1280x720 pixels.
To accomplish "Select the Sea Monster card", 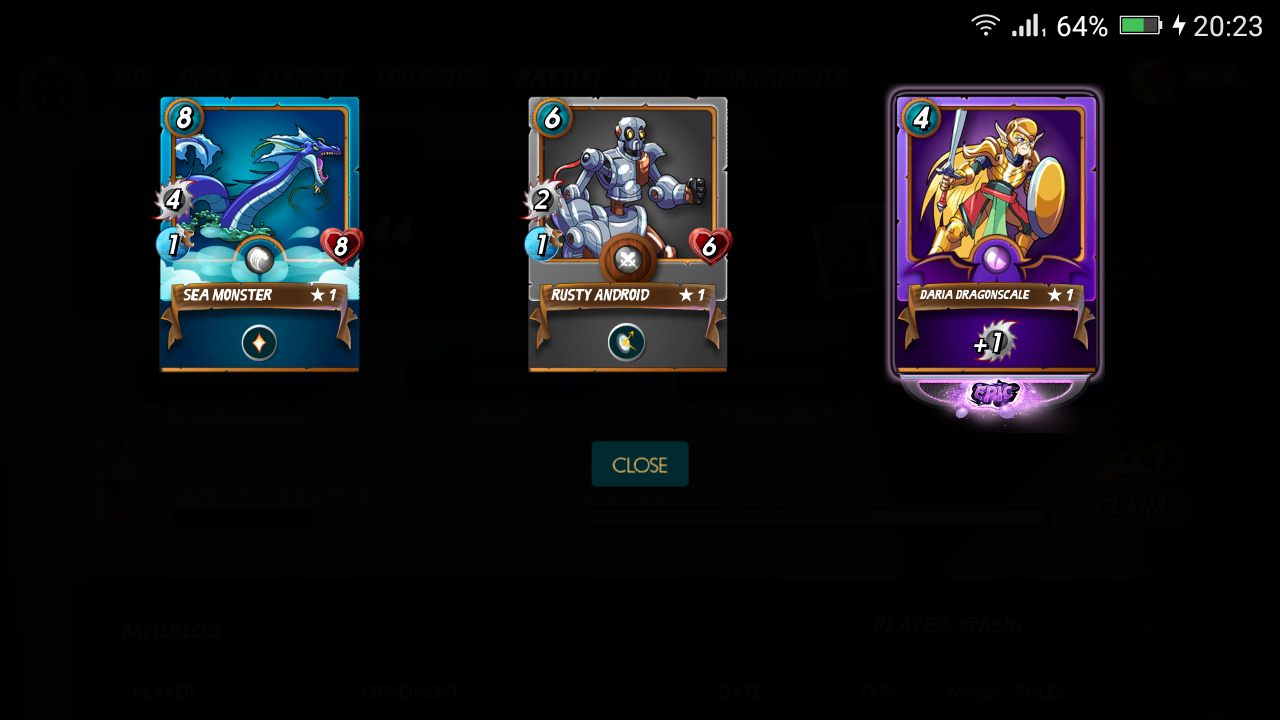I will 259,234.
